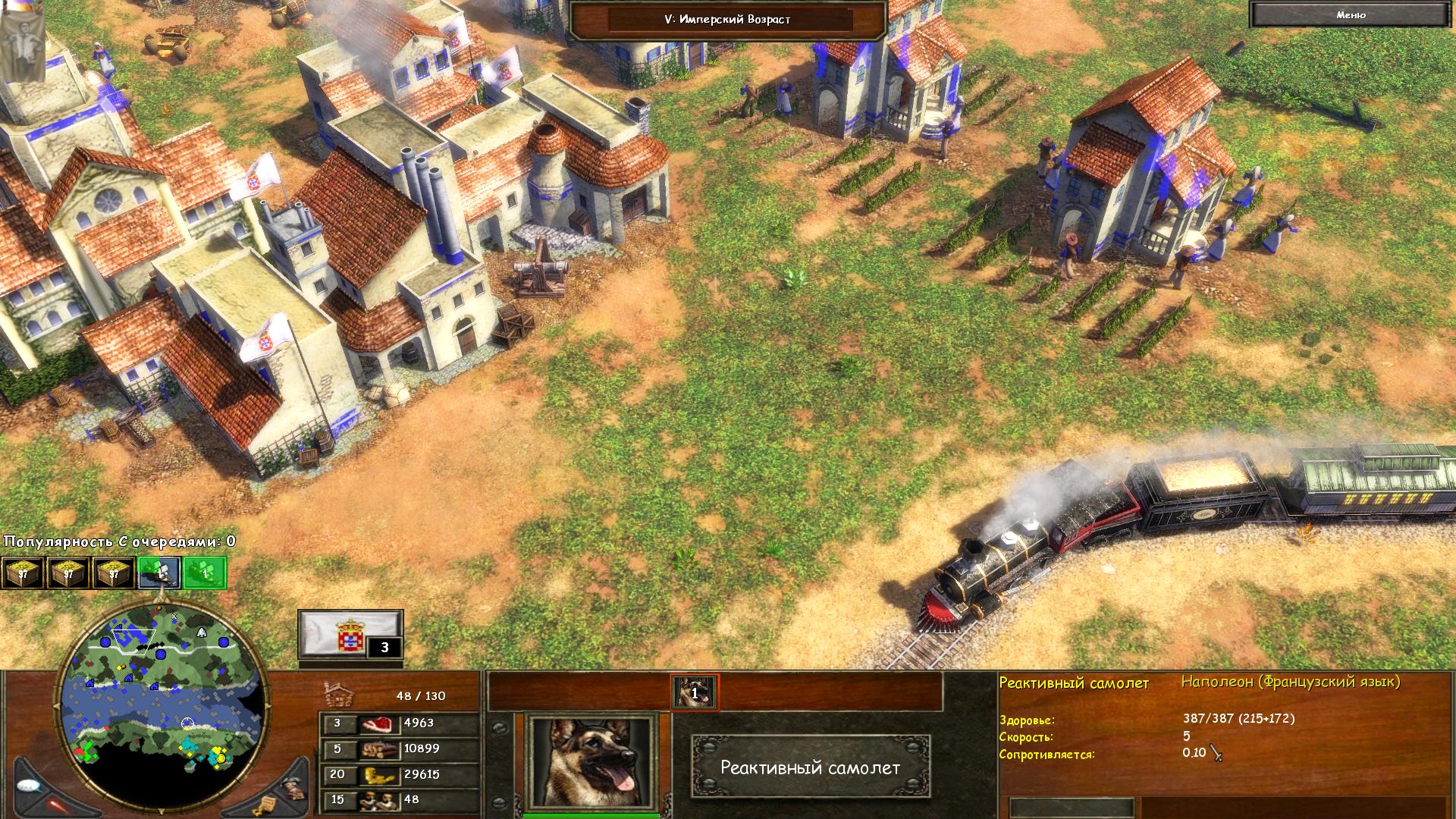
Task: Click the gold coin resource icon
Action: point(378,774)
